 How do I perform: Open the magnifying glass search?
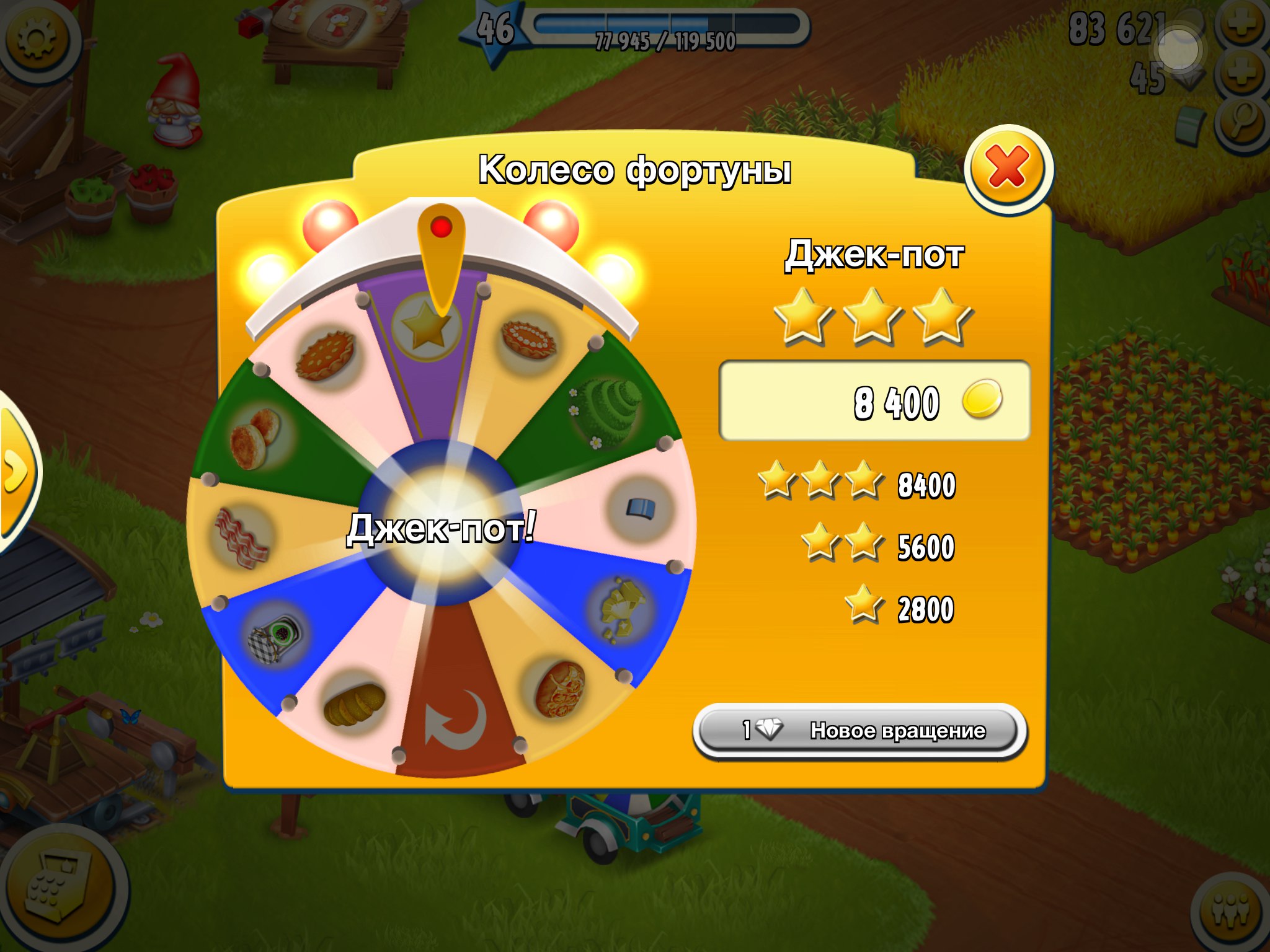point(1243,124)
